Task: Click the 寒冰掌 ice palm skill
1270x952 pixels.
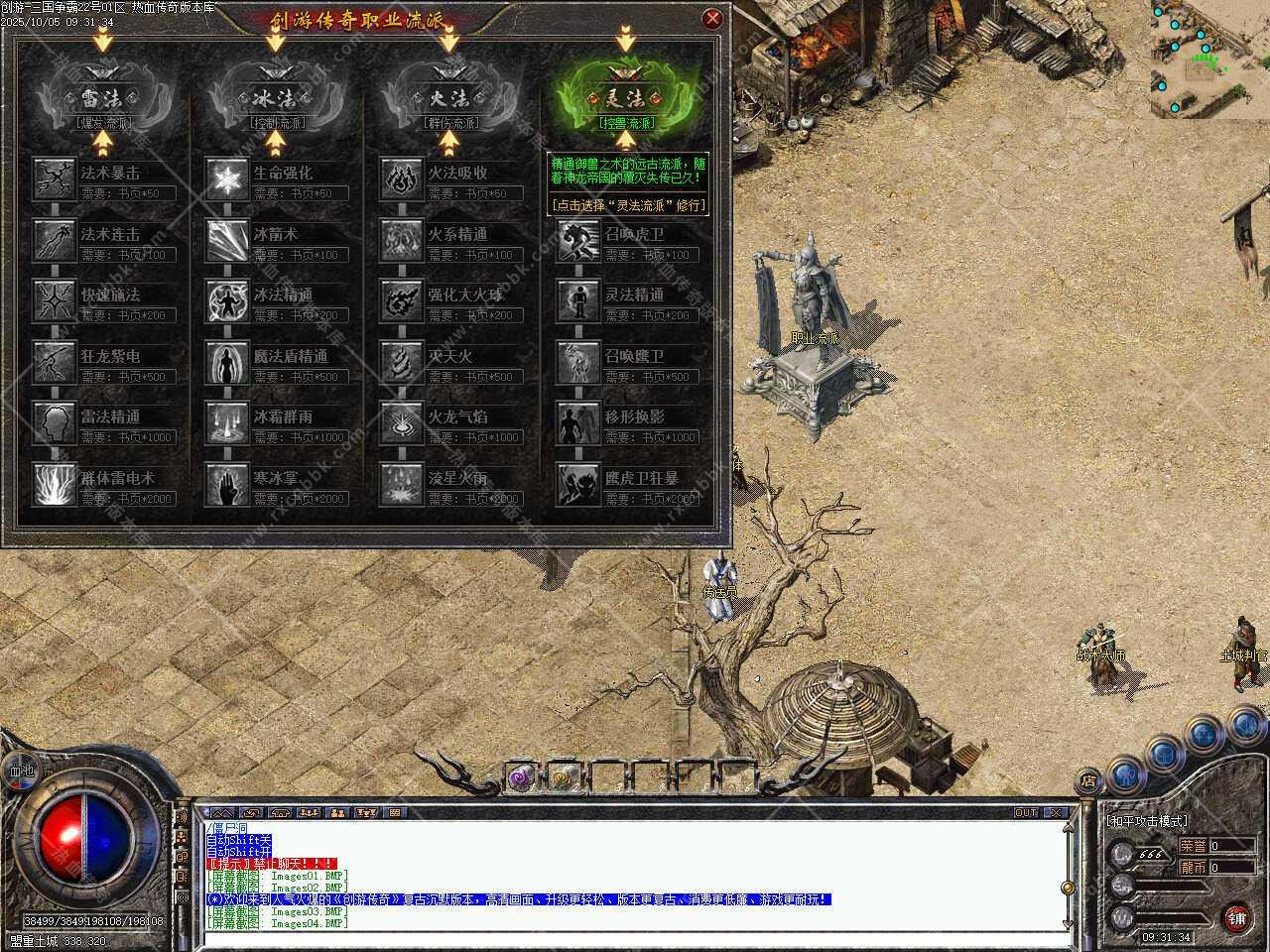Action: [x=226, y=484]
